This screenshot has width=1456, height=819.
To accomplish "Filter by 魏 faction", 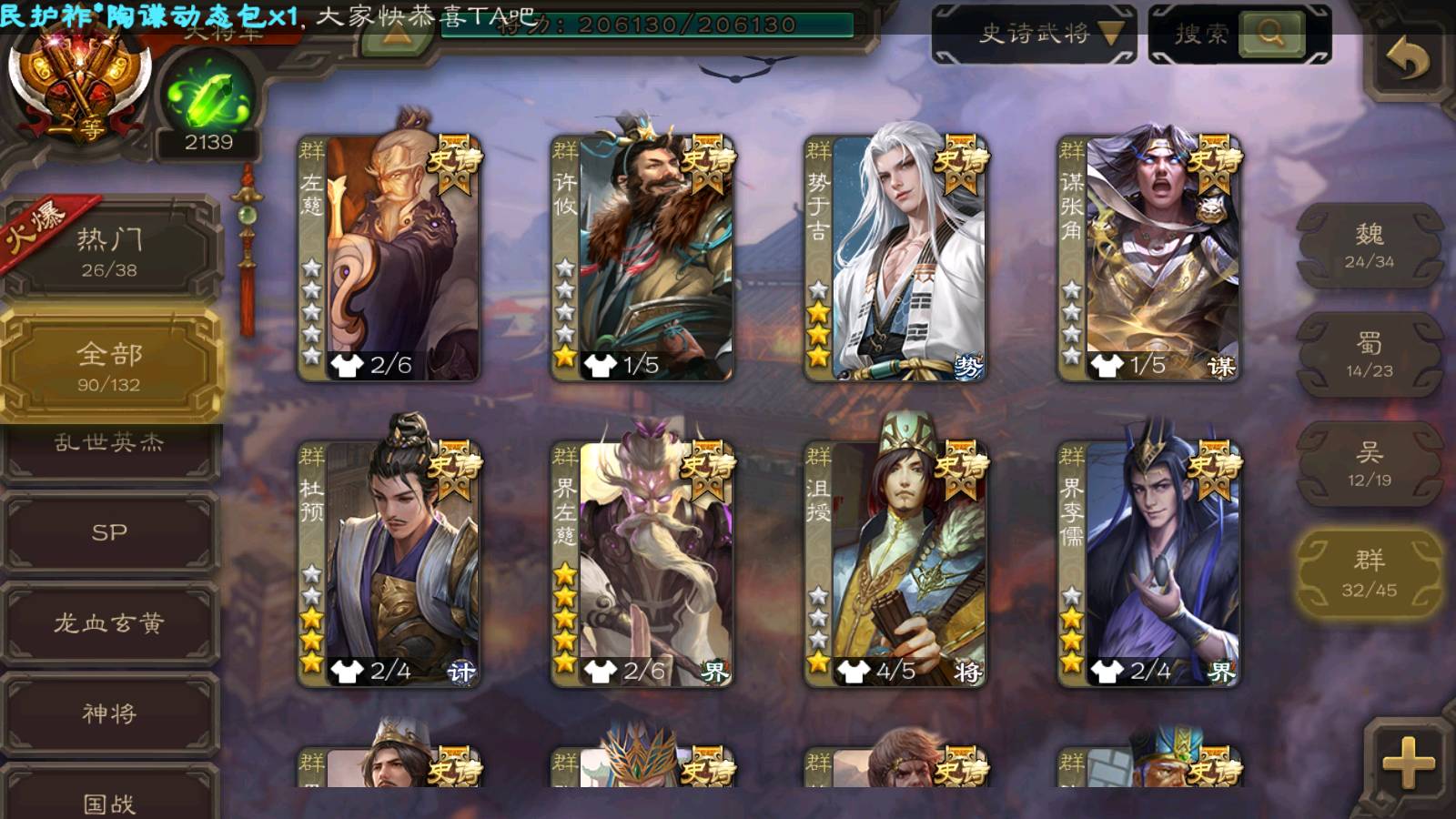I will (x=1369, y=246).
